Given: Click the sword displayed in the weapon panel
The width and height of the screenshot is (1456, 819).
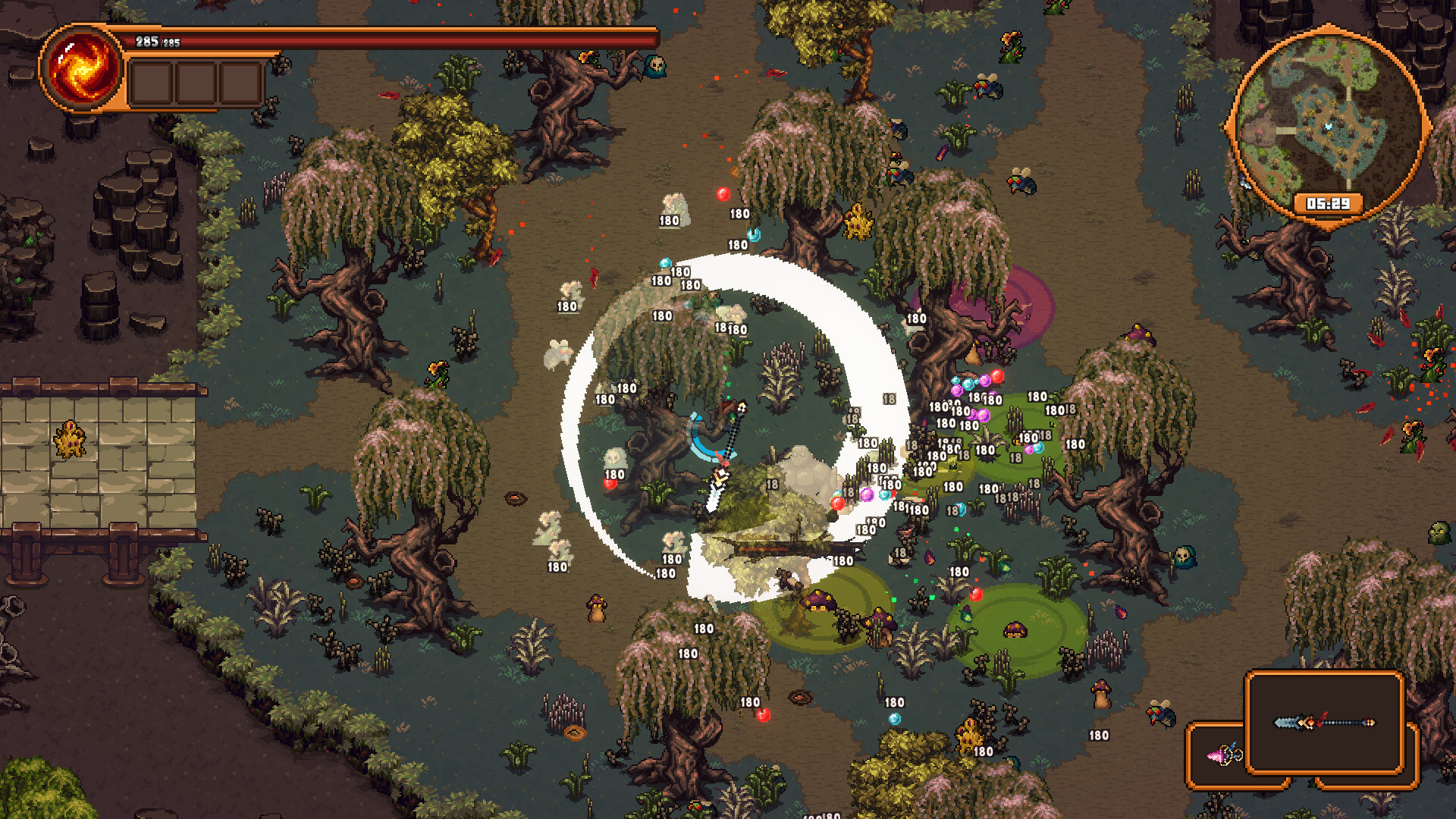Looking at the screenshot, I should click(1325, 723).
